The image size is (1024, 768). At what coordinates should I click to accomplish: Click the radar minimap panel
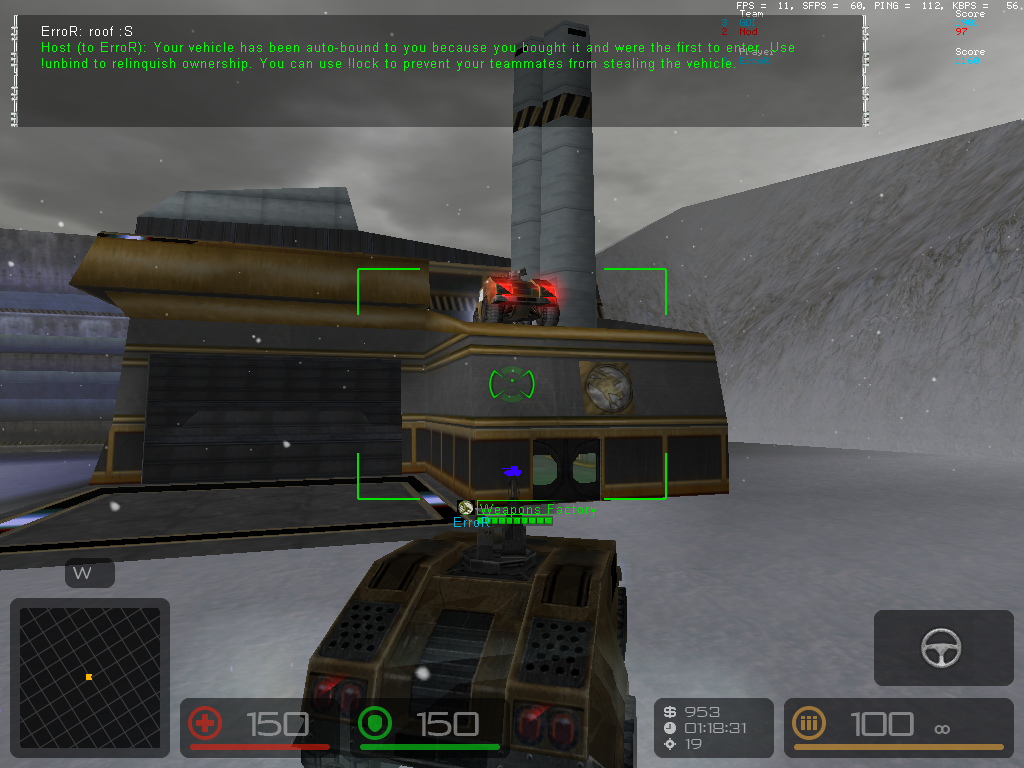coord(89,677)
